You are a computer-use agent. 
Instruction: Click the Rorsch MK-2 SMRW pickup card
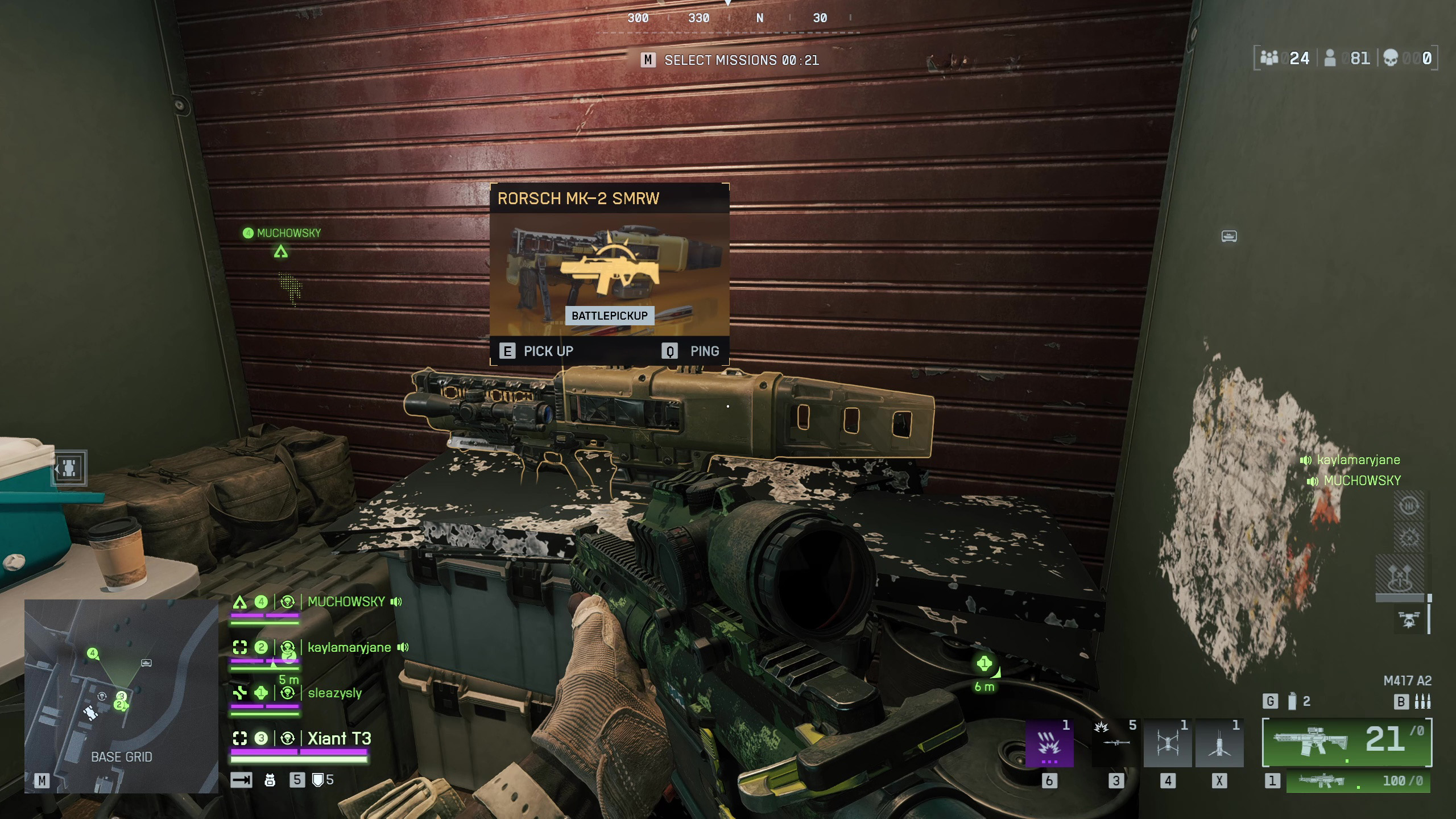(x=609, y=274)
